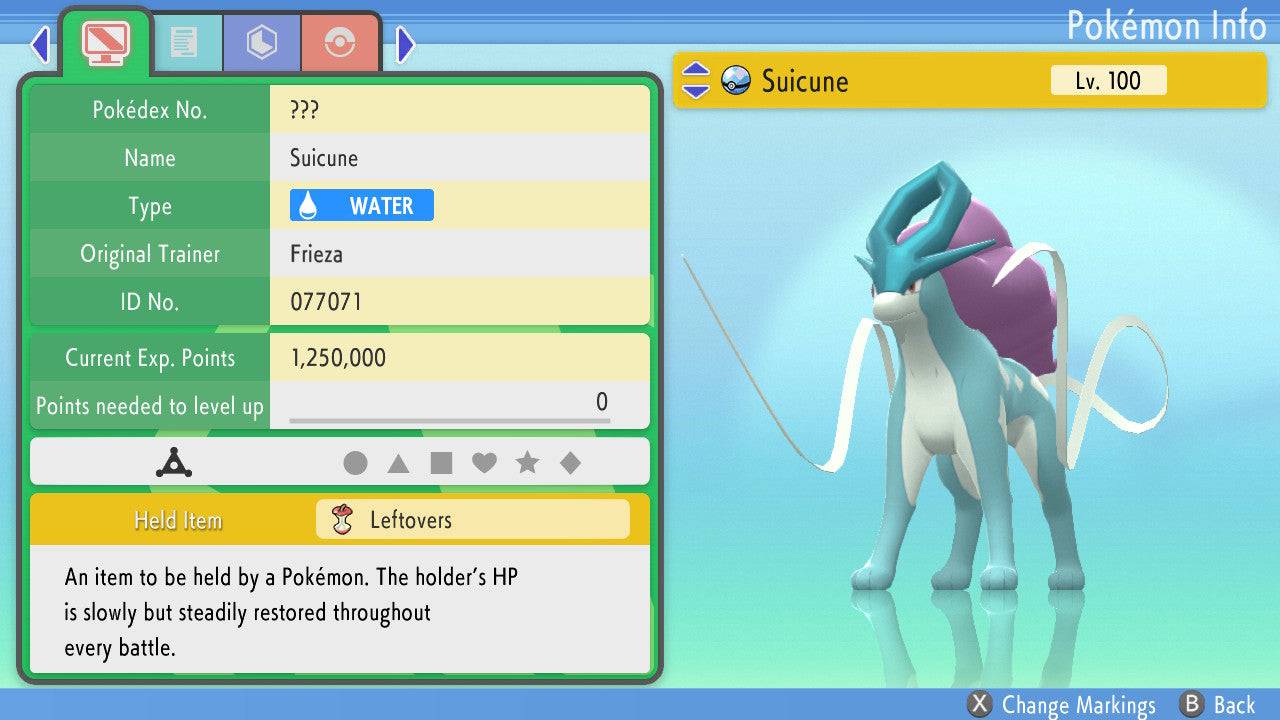
Task: Click the Pokémon switch arrows beside Suicune
Action: pos(695,81)
